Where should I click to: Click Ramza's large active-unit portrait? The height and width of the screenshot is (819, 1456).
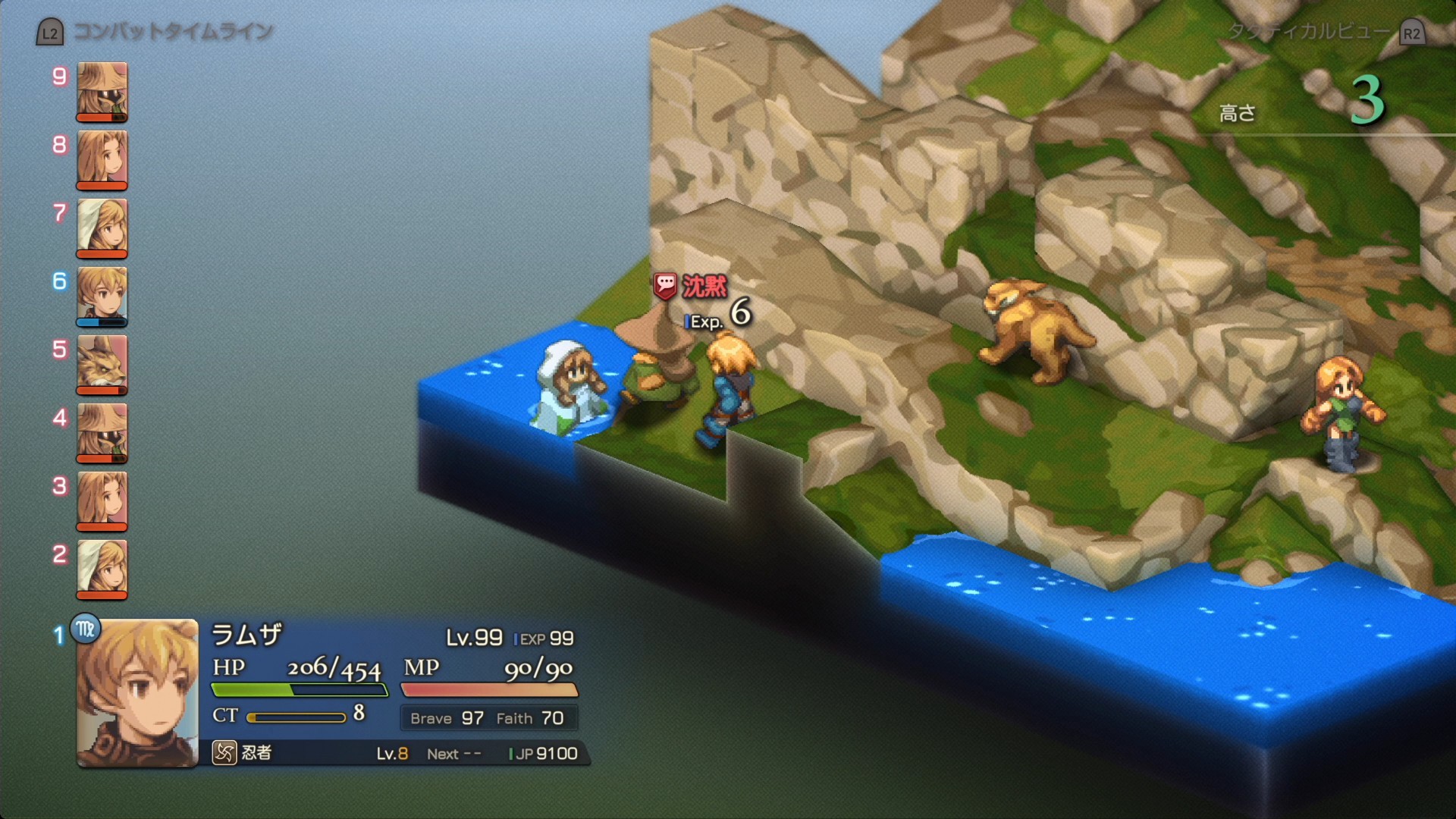click(137, 693)
